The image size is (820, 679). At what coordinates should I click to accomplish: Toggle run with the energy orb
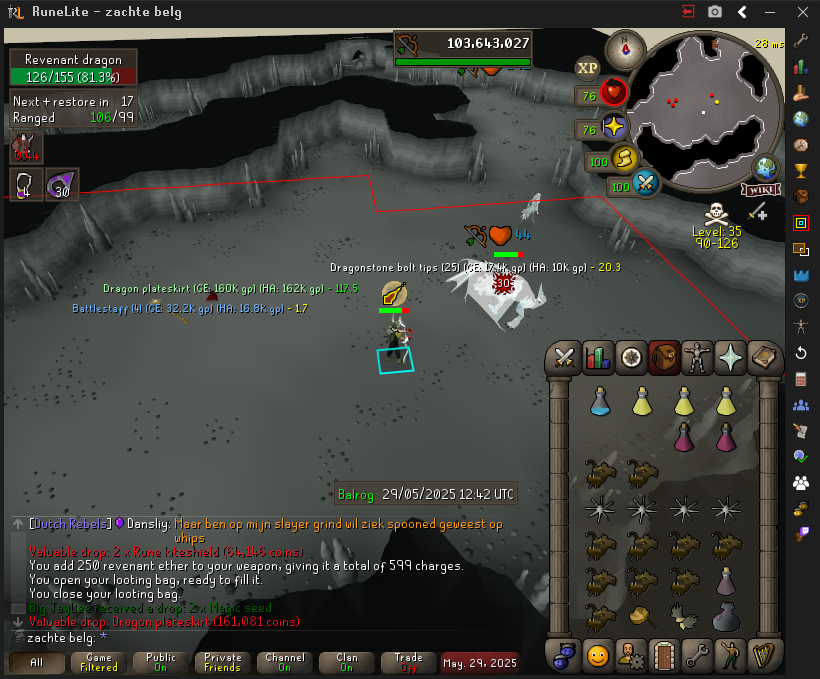click(x=624, y=159)
